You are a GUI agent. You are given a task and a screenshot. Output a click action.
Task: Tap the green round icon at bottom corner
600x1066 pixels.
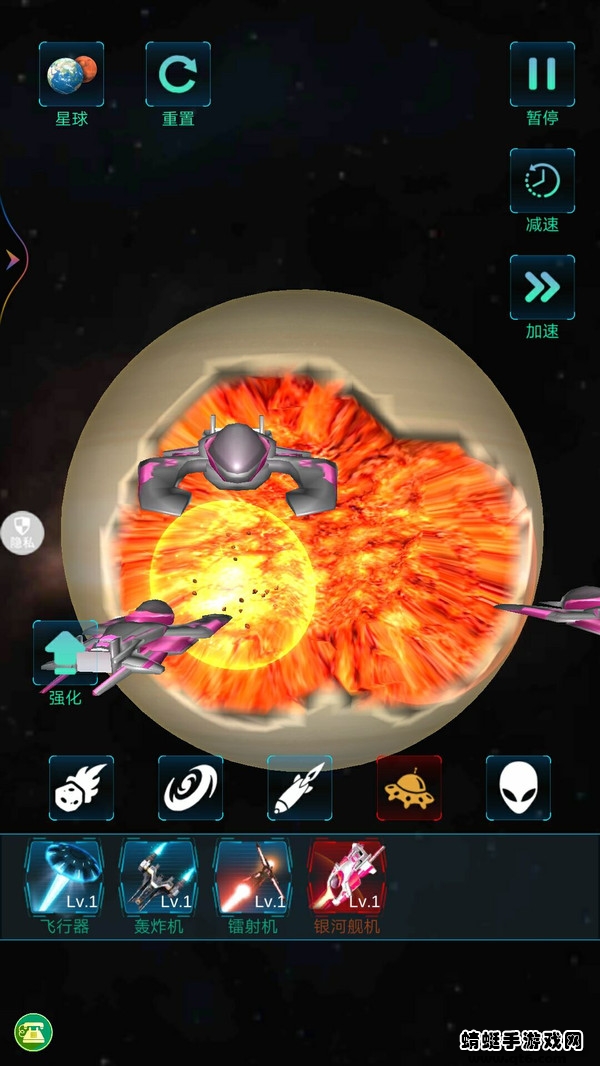[33, 1031]
